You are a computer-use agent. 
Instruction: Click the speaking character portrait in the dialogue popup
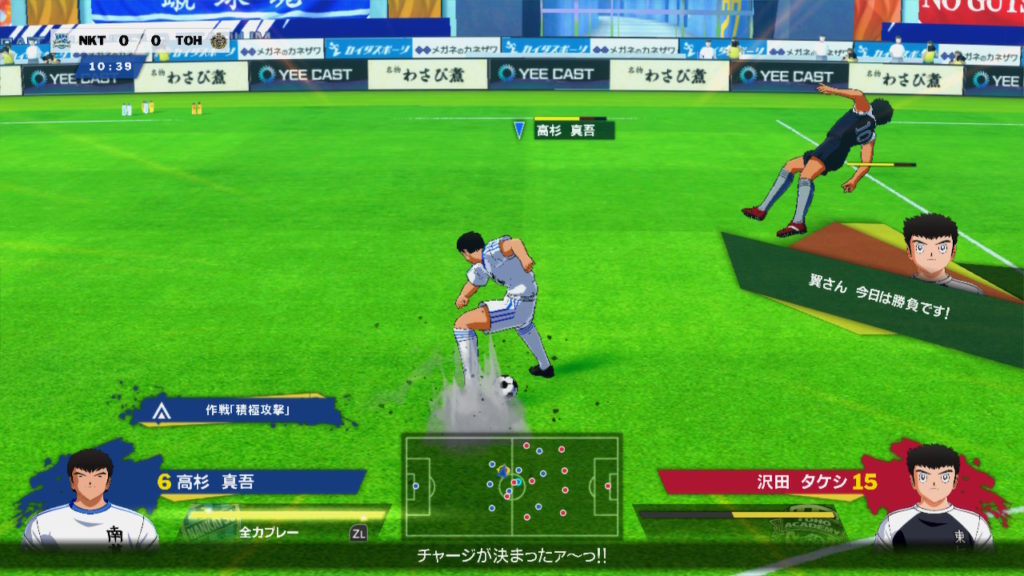click(931, 248)
